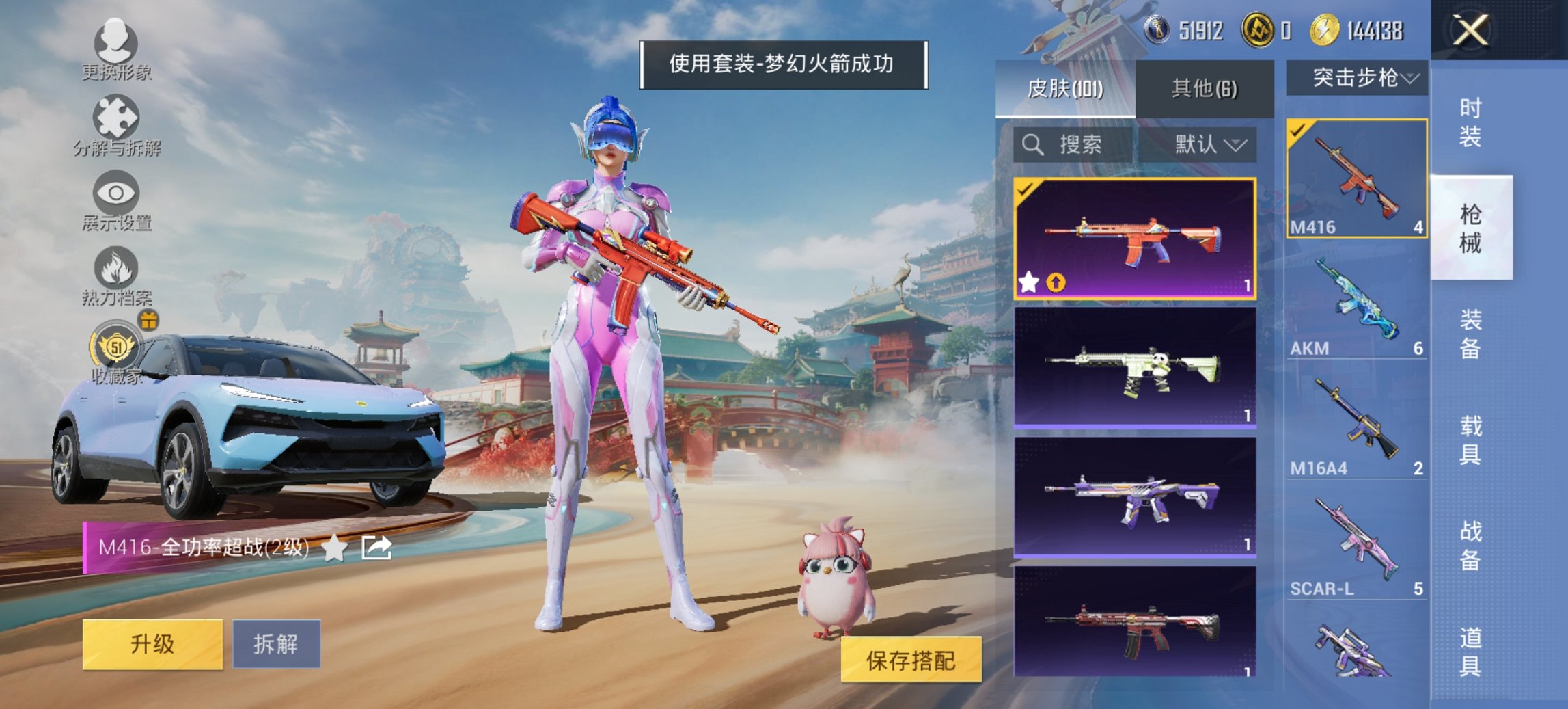
Task: Open the 默认 sorting dropdown
Action: point(1206,145)
